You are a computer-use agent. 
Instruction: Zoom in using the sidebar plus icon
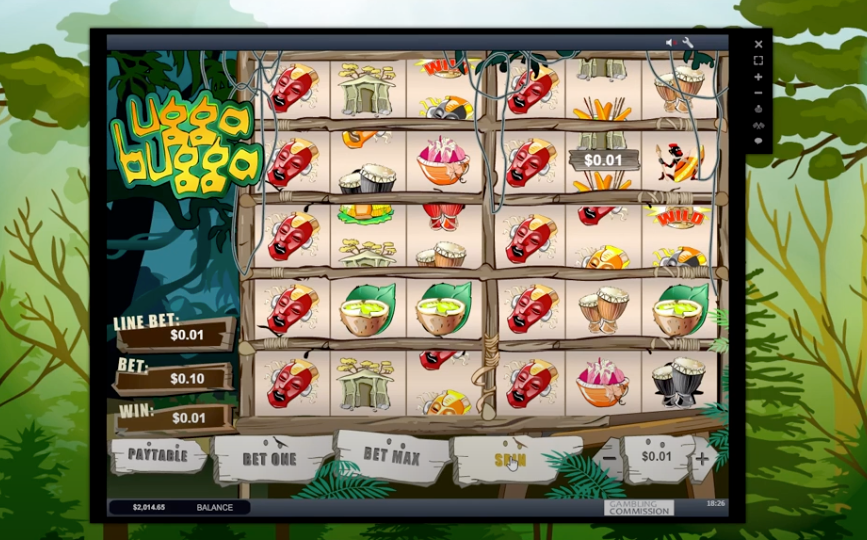pos(758,77)
